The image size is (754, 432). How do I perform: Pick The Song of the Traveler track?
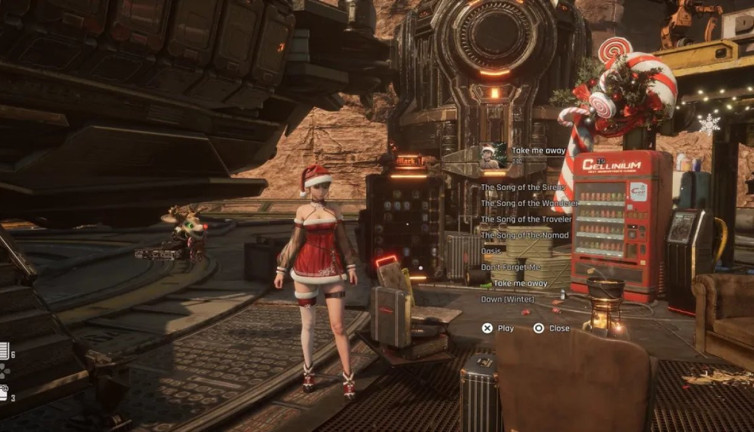point(526,219)
